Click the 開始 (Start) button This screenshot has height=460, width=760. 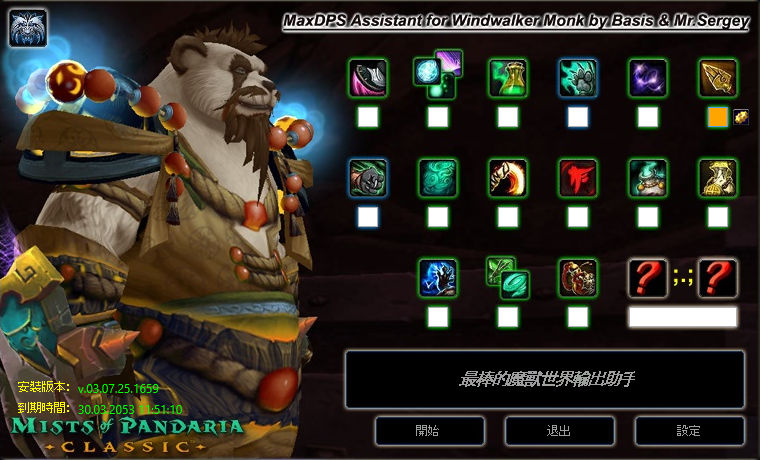click(427, 431)
